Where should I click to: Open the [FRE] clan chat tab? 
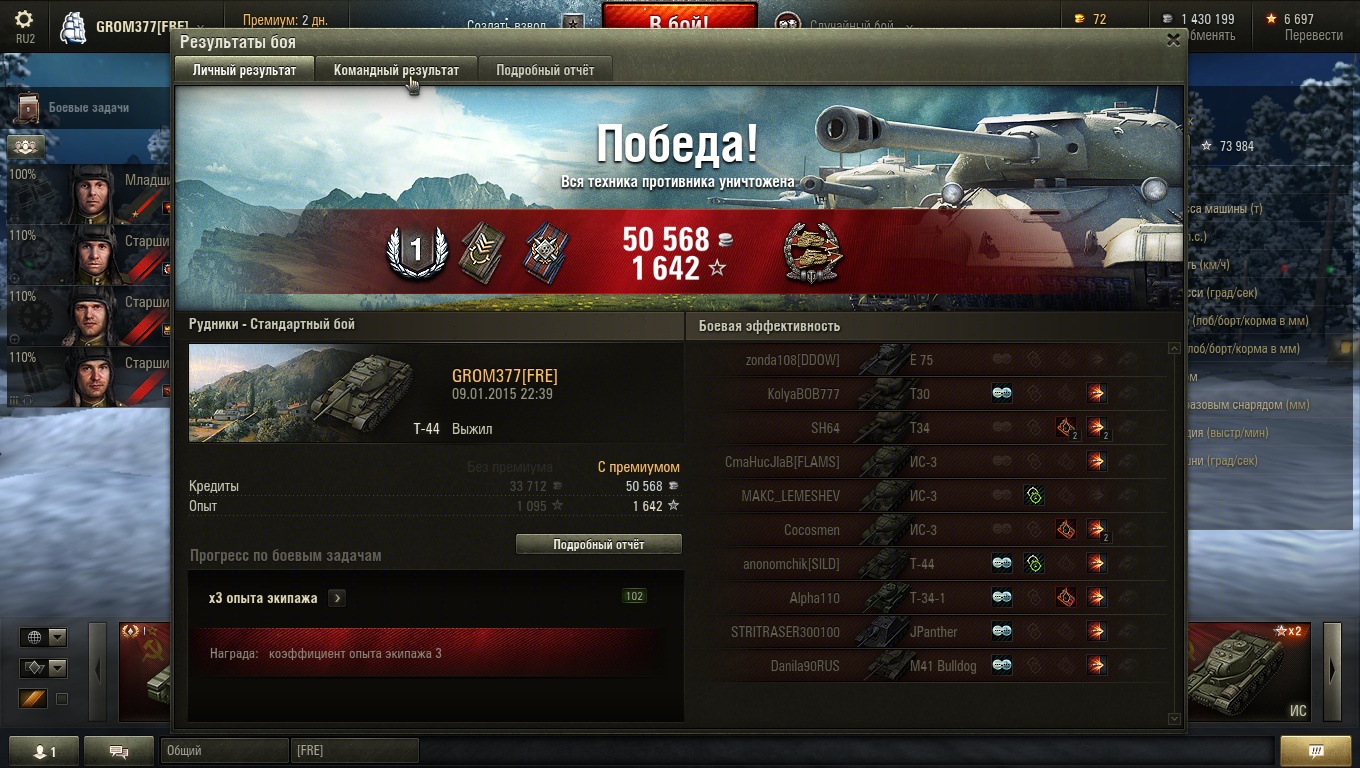[x=355, y=750]
